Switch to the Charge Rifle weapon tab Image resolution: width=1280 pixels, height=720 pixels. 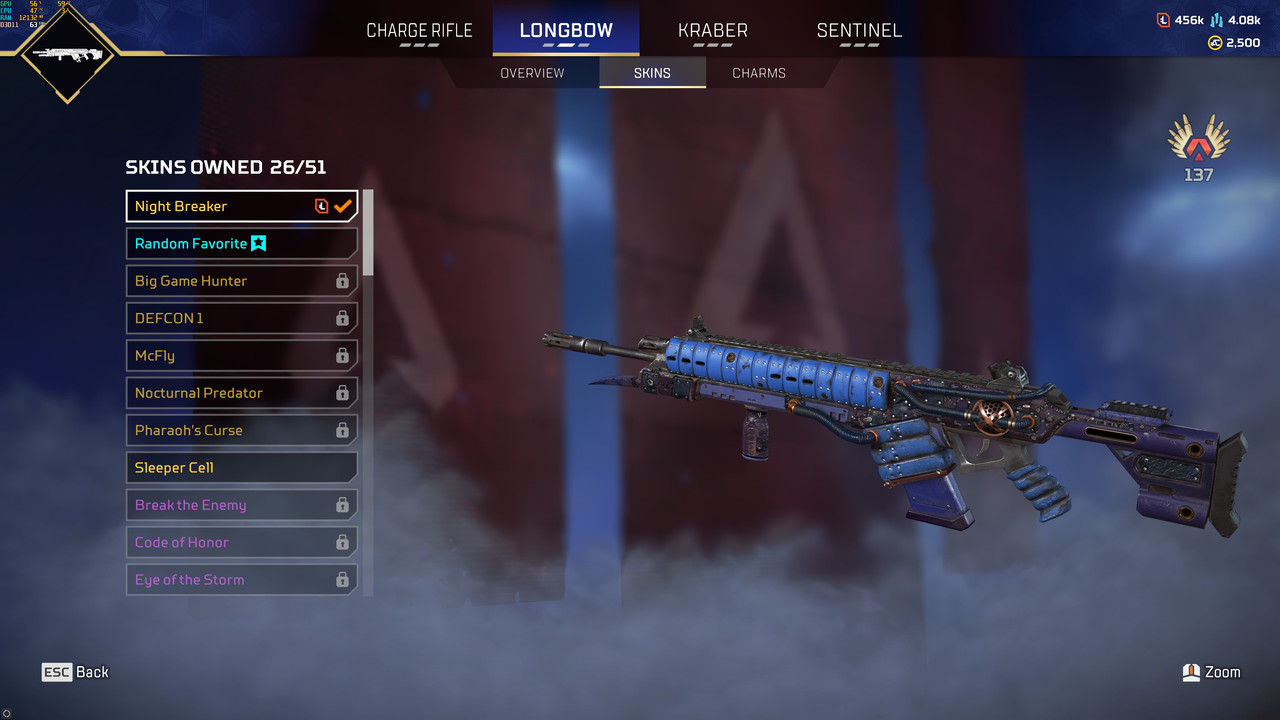[x=419, y=30]
